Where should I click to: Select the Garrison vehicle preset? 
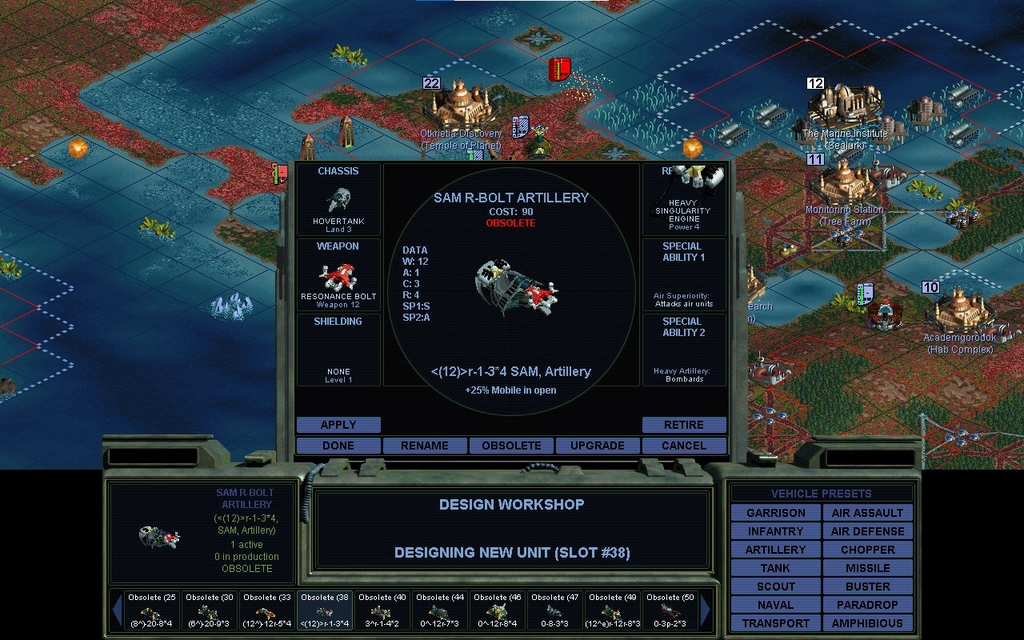pyautogui.click(x=775, y=513)
